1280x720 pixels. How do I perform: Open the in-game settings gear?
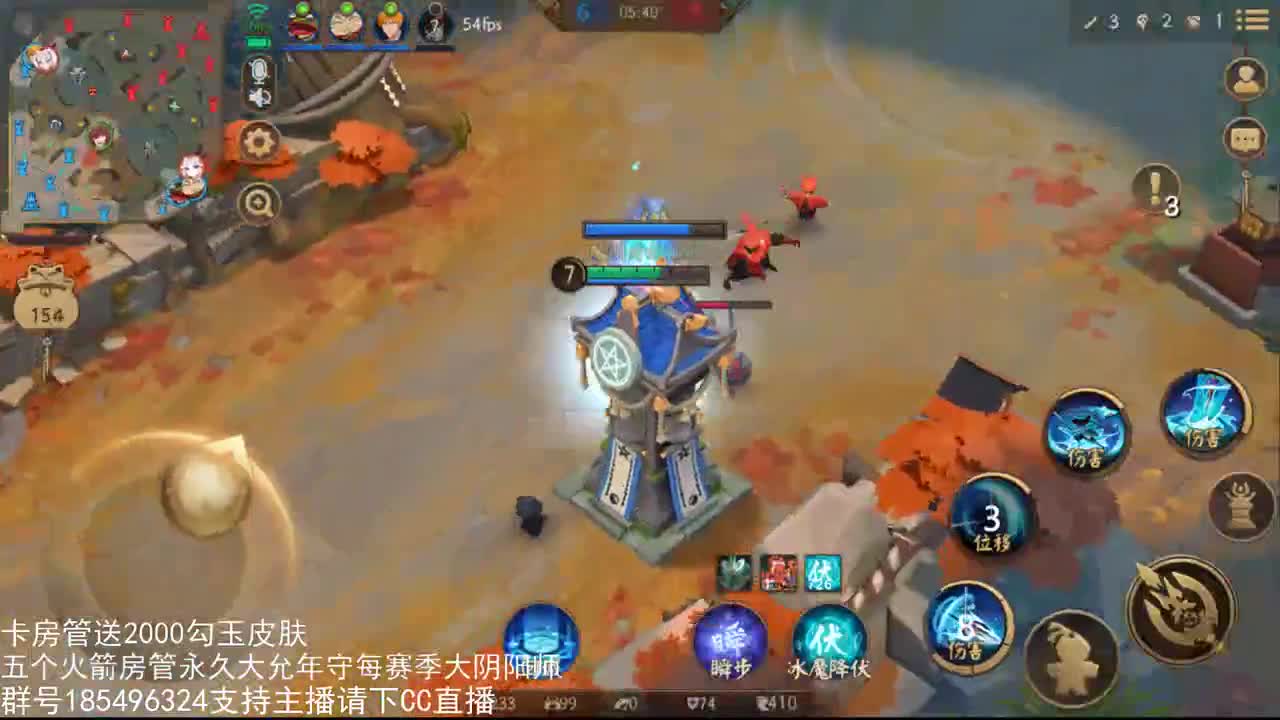pyautogui.click(x=258, y=142)
